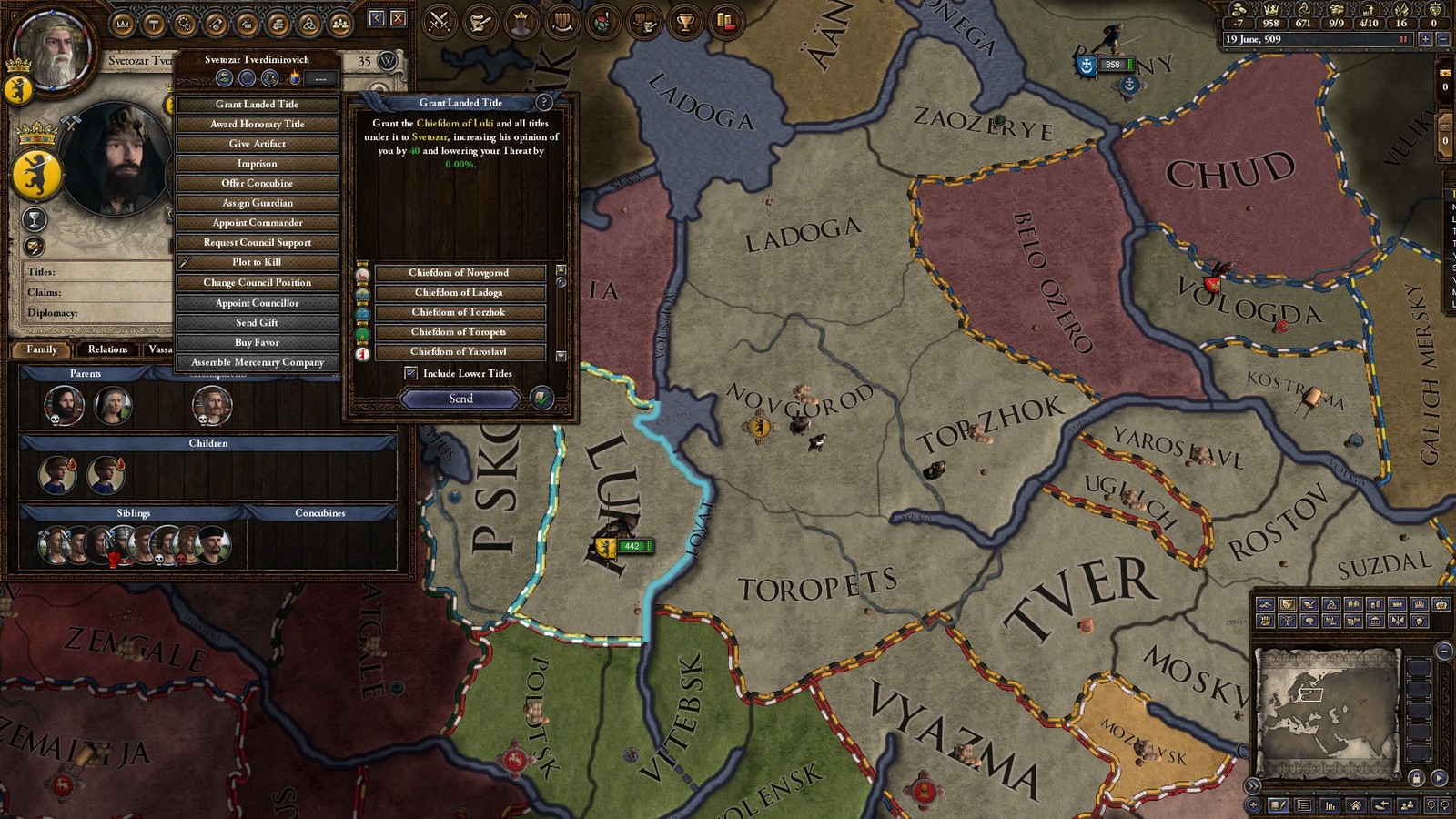
Task: Choose Award Honorary Title
Action: tap(257, 124)
